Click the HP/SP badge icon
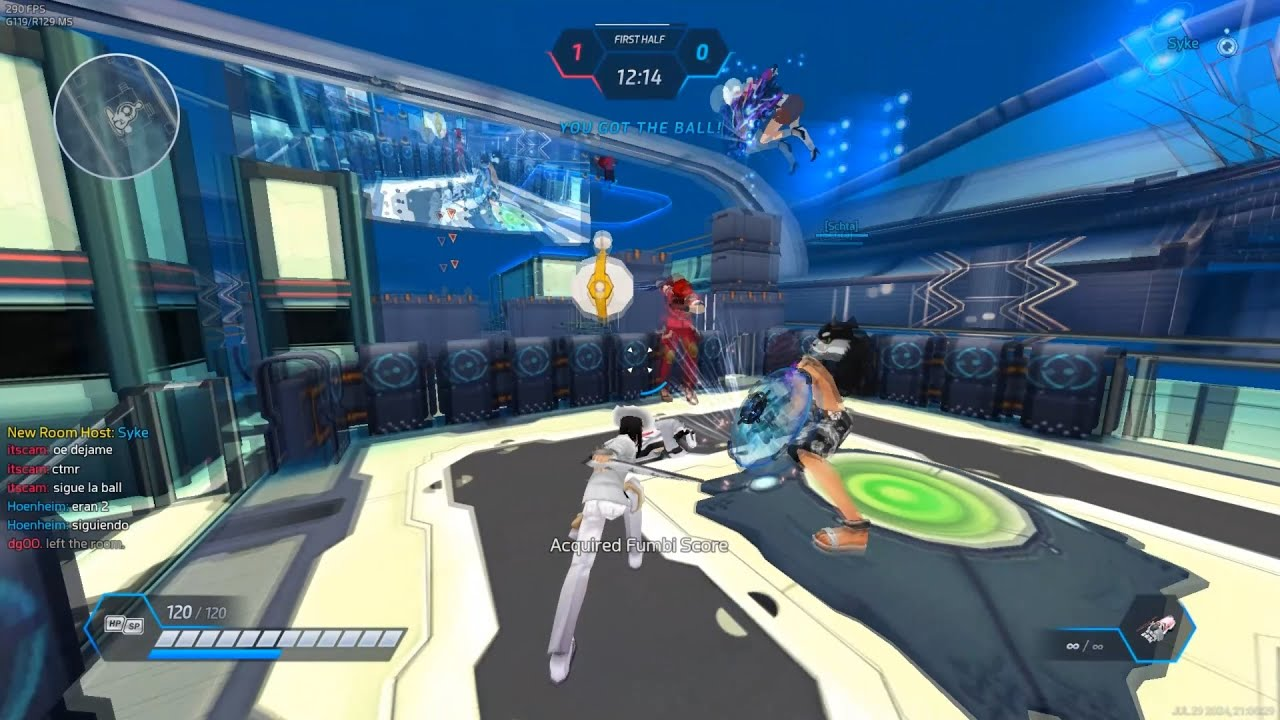Image resolution: width=1280 pixels, height=720 pixels. [x=125, y=624]
